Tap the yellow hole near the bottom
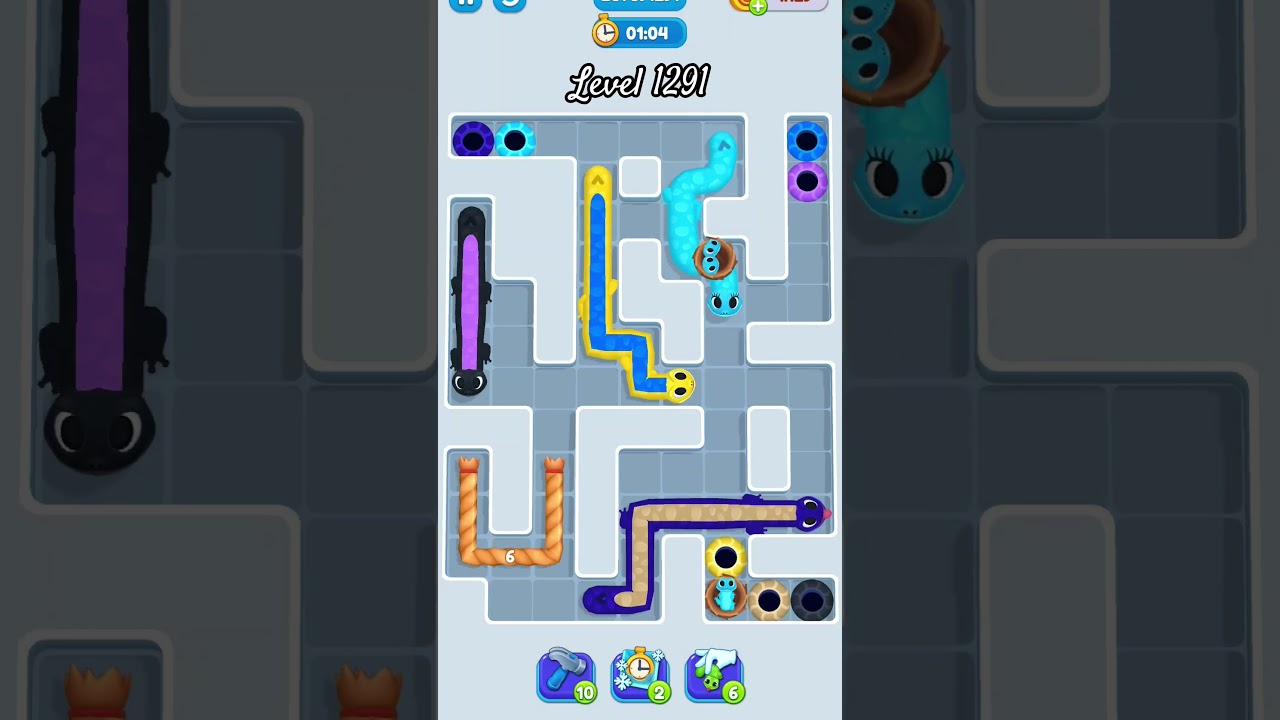1280x720 pixels. point(726,557)
